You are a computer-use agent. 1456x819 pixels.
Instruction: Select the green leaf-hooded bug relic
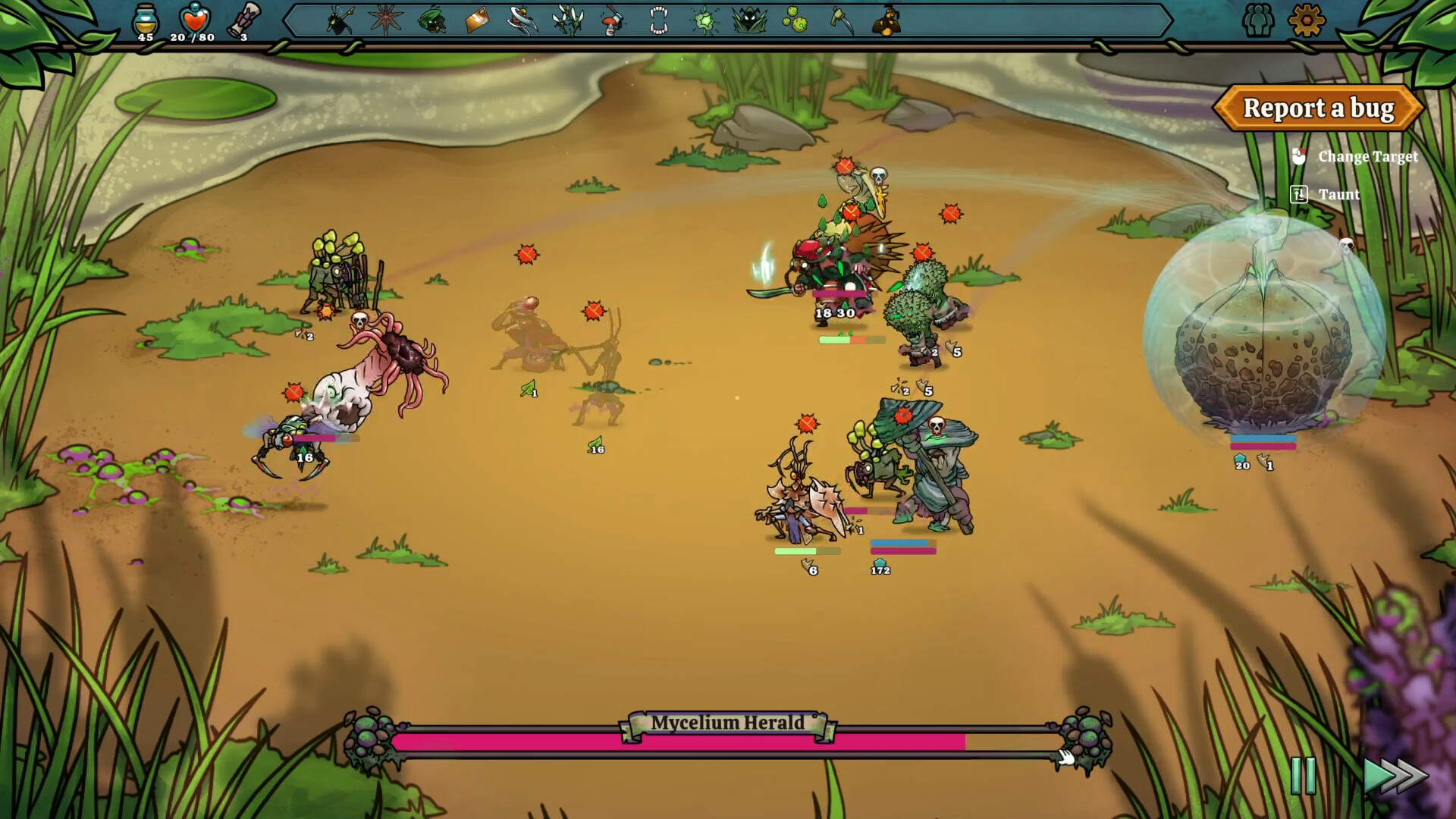tap(432, 20)
